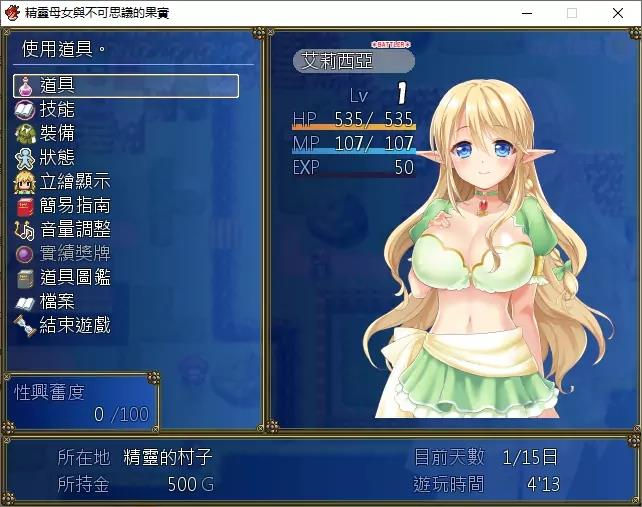Minimize the game window
642x507 pixels.
pyautogui.click(x=526, y=13)
